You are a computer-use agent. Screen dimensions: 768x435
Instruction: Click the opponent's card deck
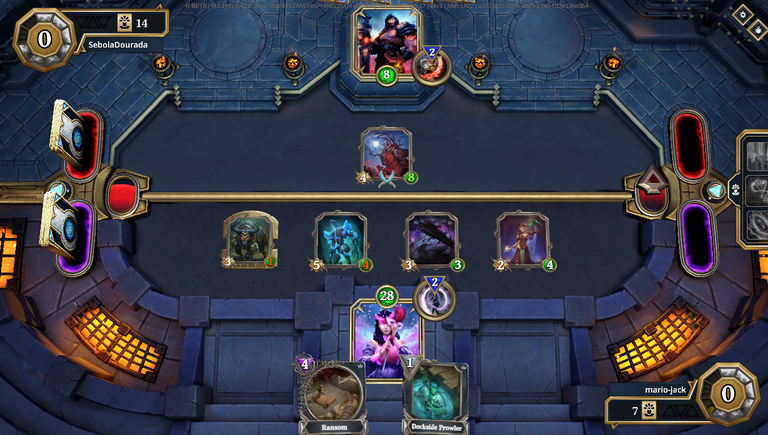(x=67, y=132)
